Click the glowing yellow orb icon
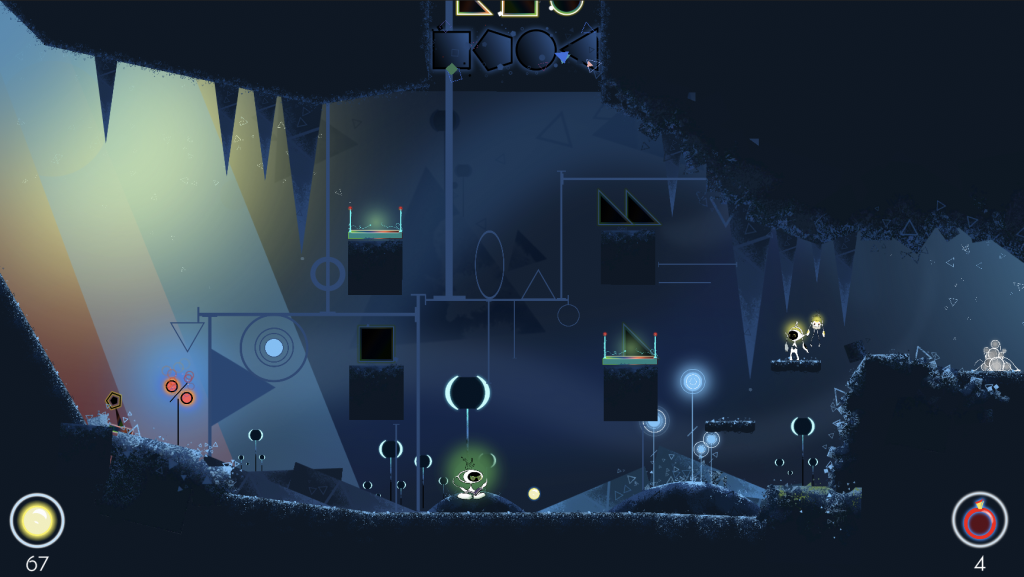The width and height of the screenshot is (1024, 577). 37,520
